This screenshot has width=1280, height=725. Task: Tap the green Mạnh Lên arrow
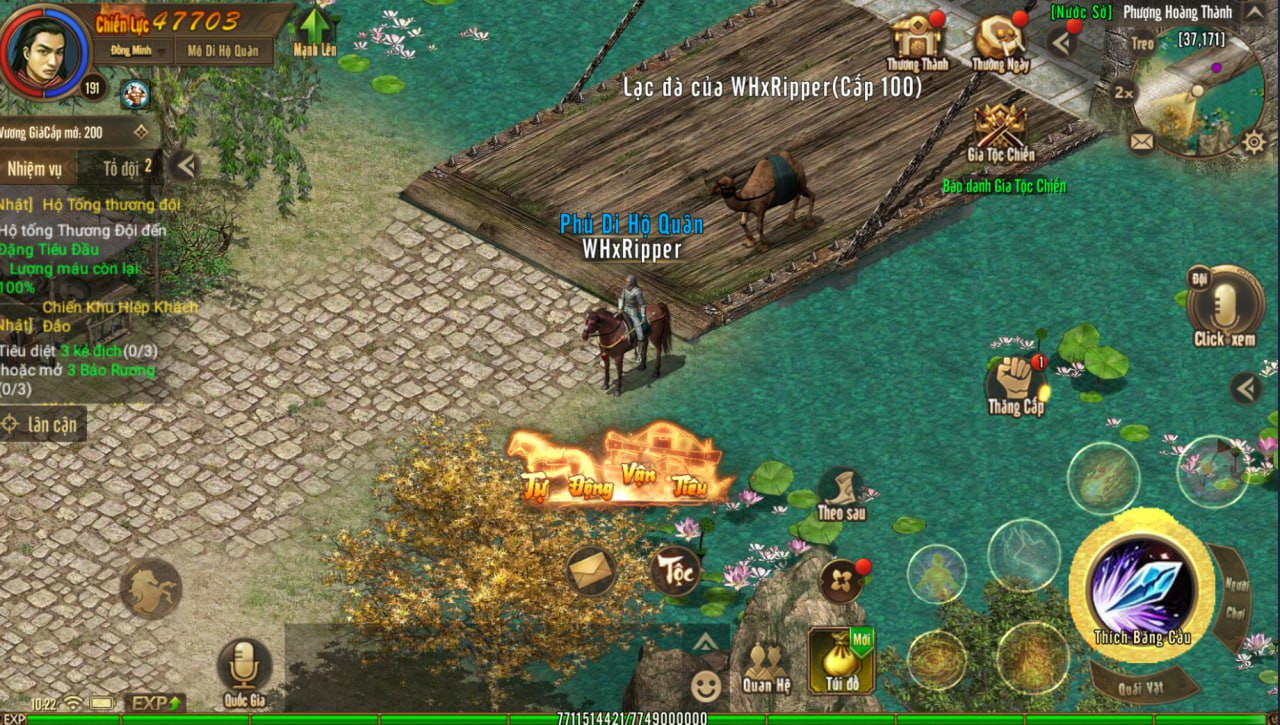pyautogui.click(x=315, y=31)
